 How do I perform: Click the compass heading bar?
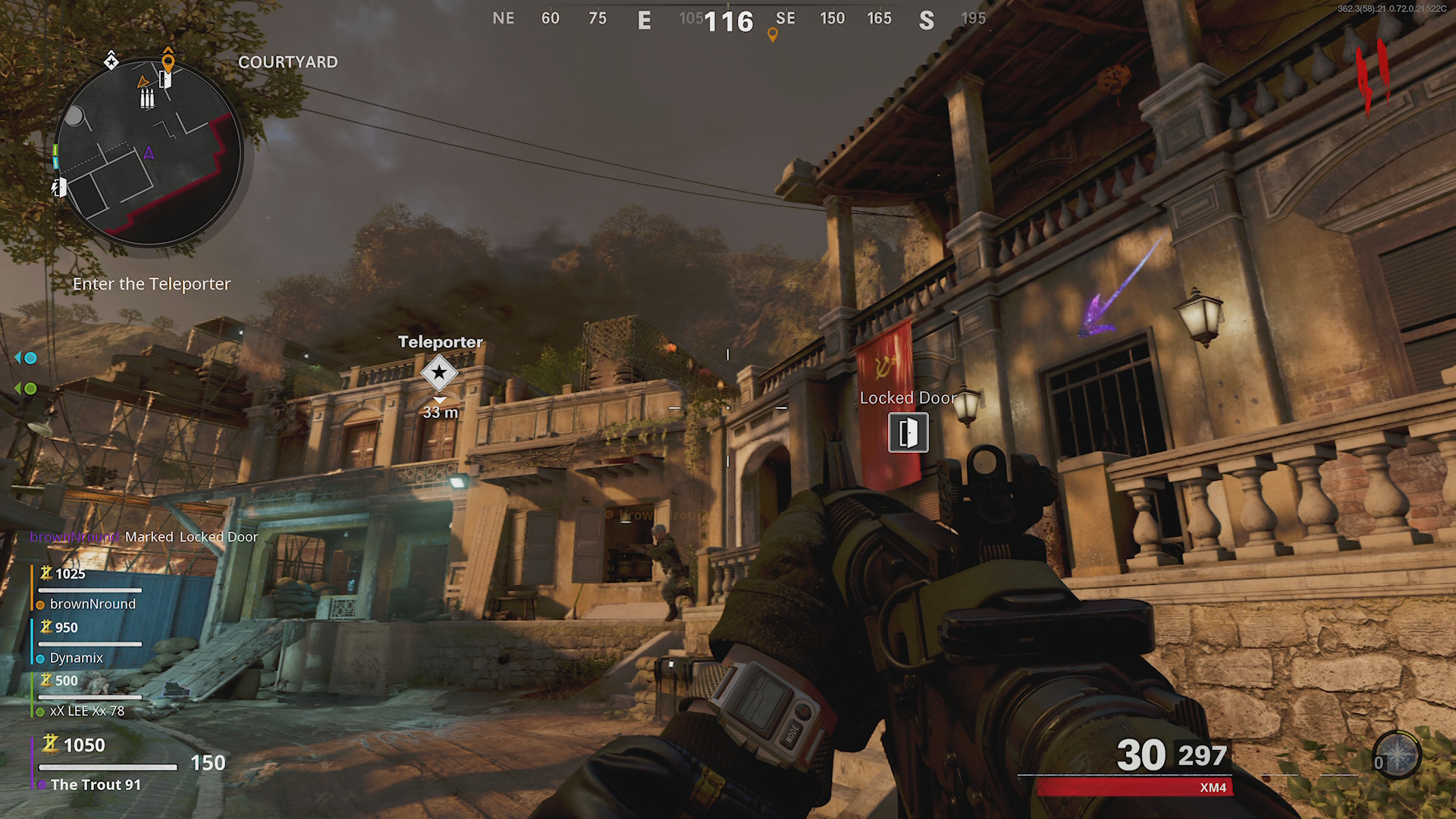(728, 20)
